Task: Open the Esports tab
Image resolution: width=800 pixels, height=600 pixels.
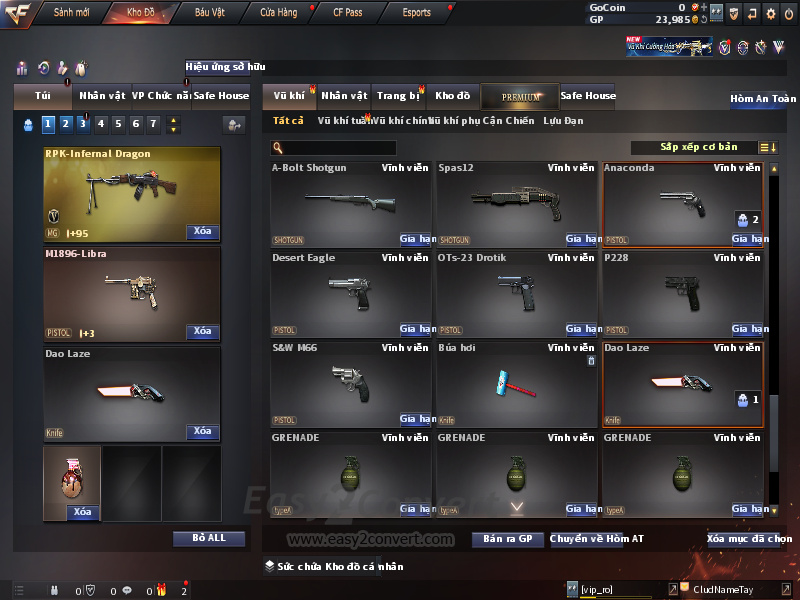Action: (x=416, y=13)
